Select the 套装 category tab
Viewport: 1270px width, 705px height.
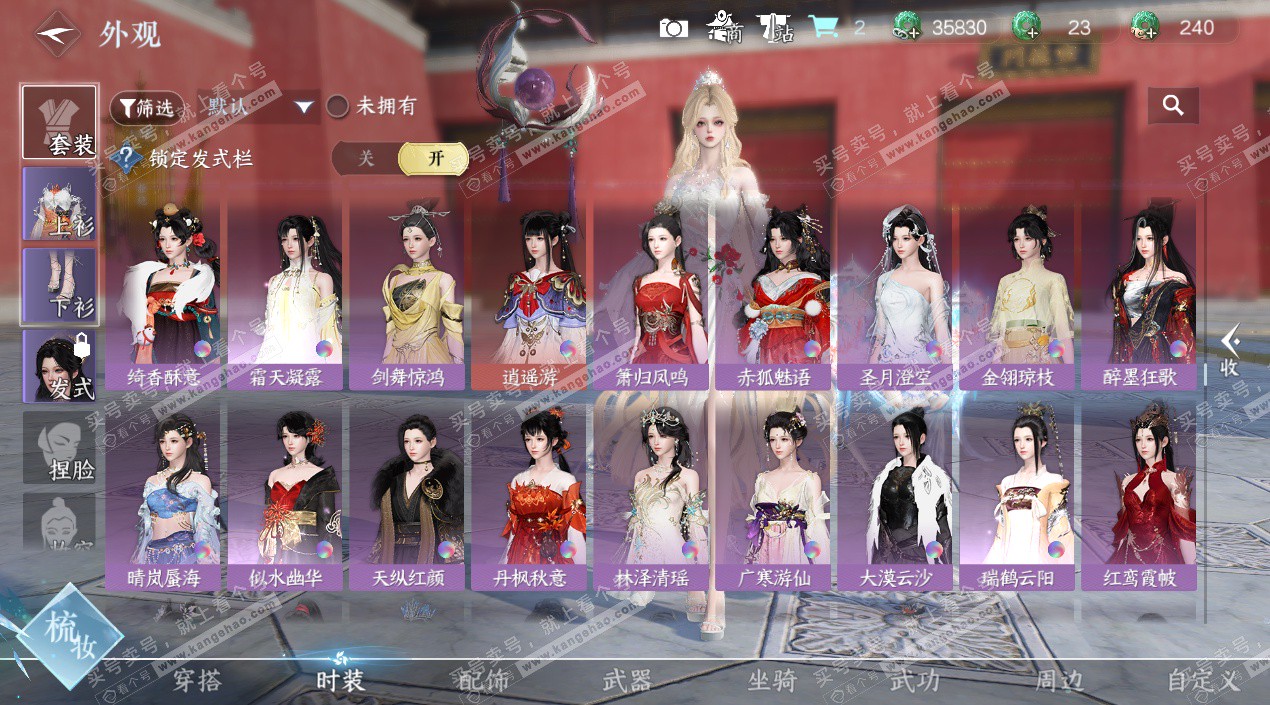[60, 123]
